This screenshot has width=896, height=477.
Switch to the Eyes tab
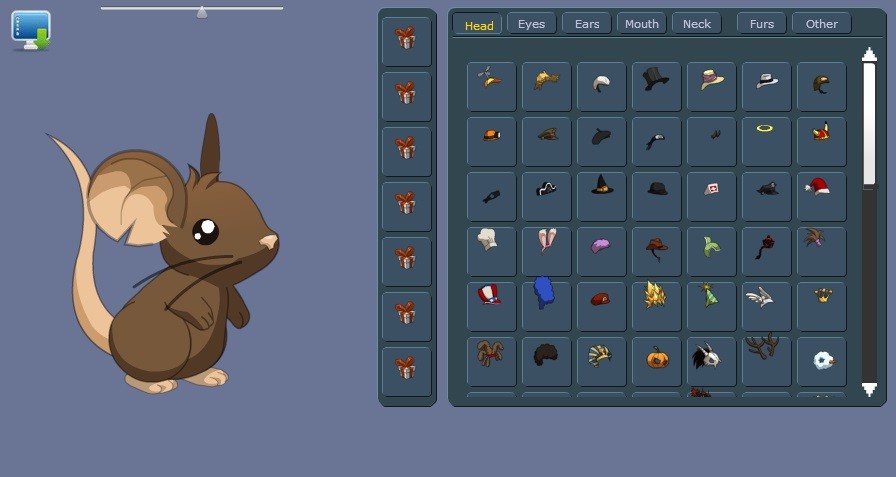click(531, 24)
